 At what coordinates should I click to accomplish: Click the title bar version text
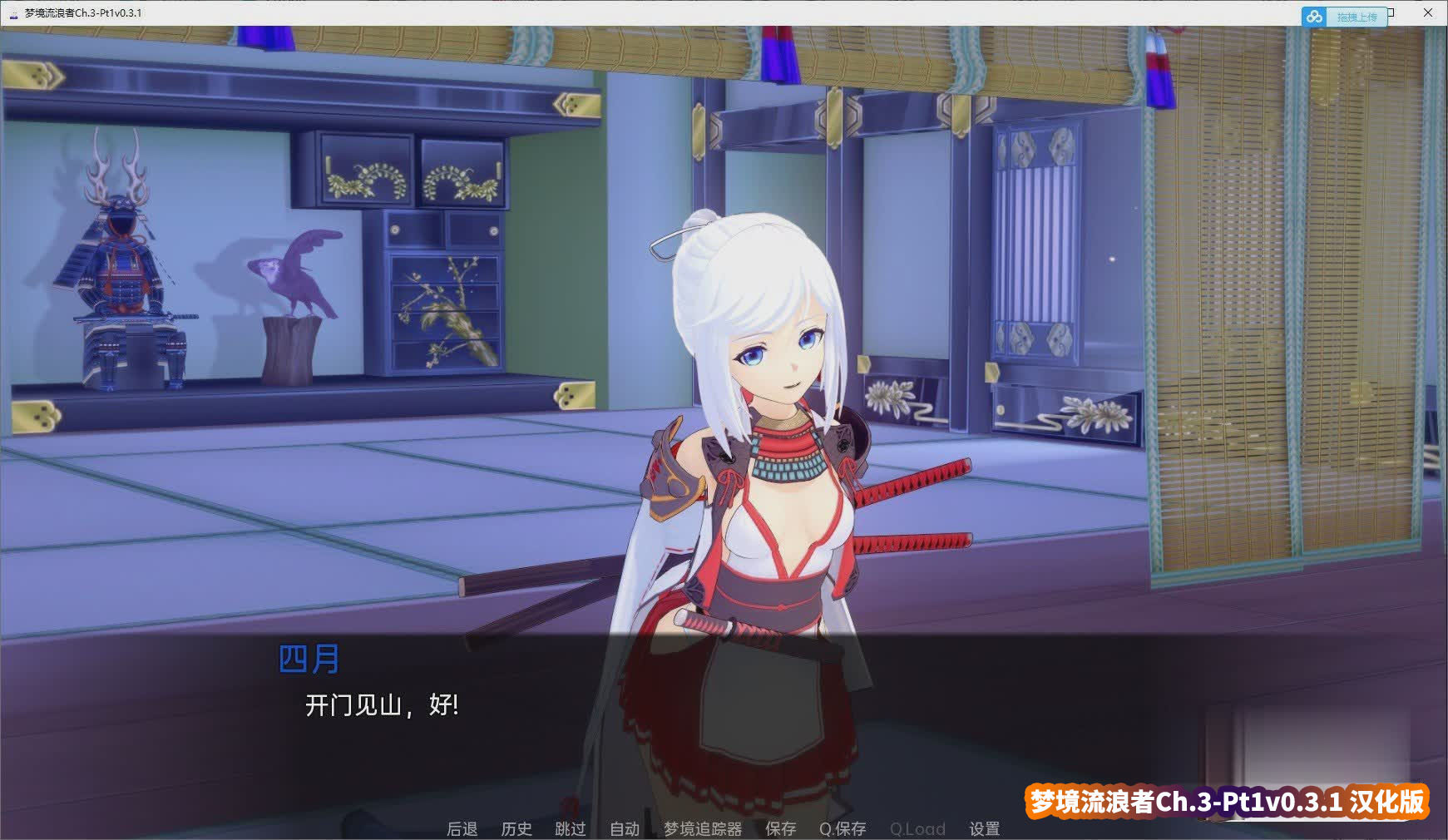(83, 12)
